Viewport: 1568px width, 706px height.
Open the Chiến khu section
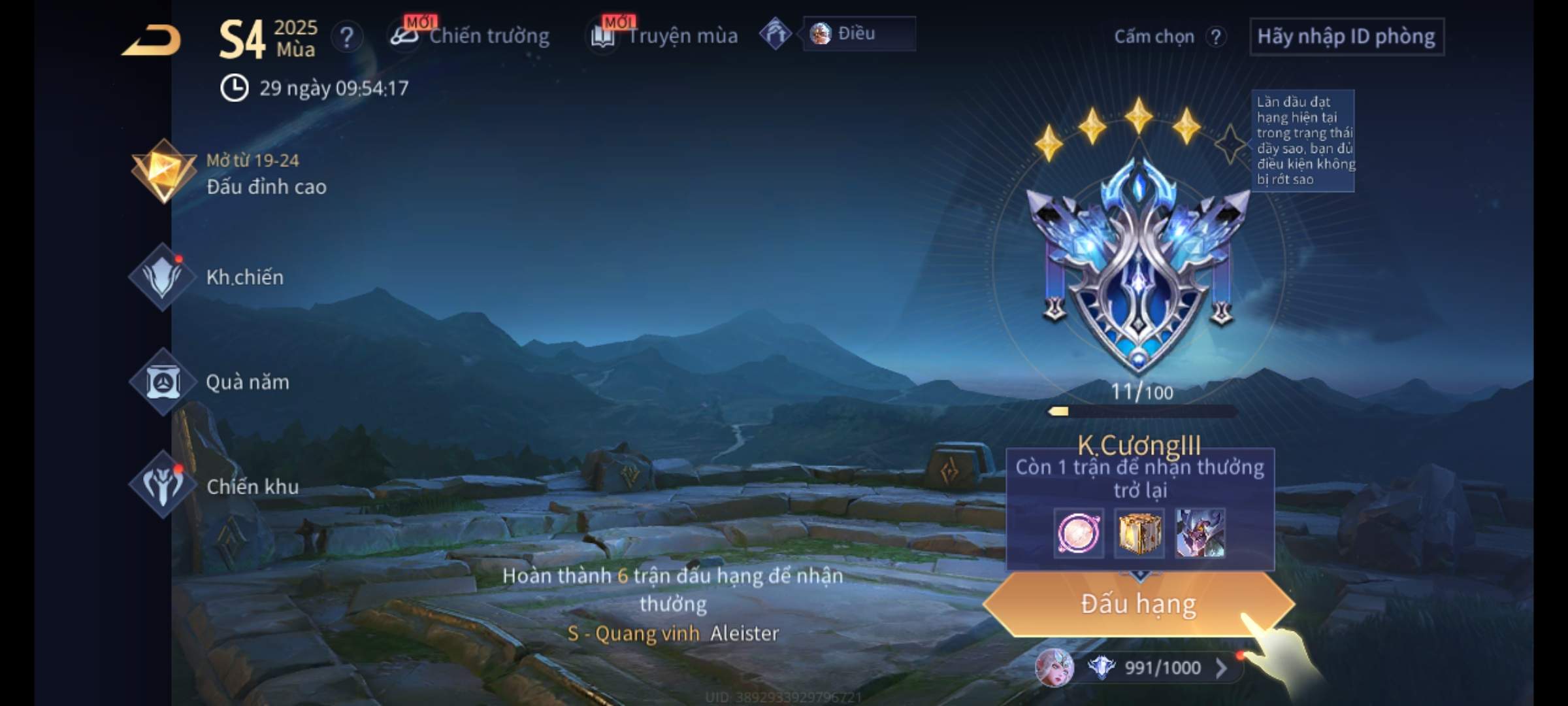216,486
